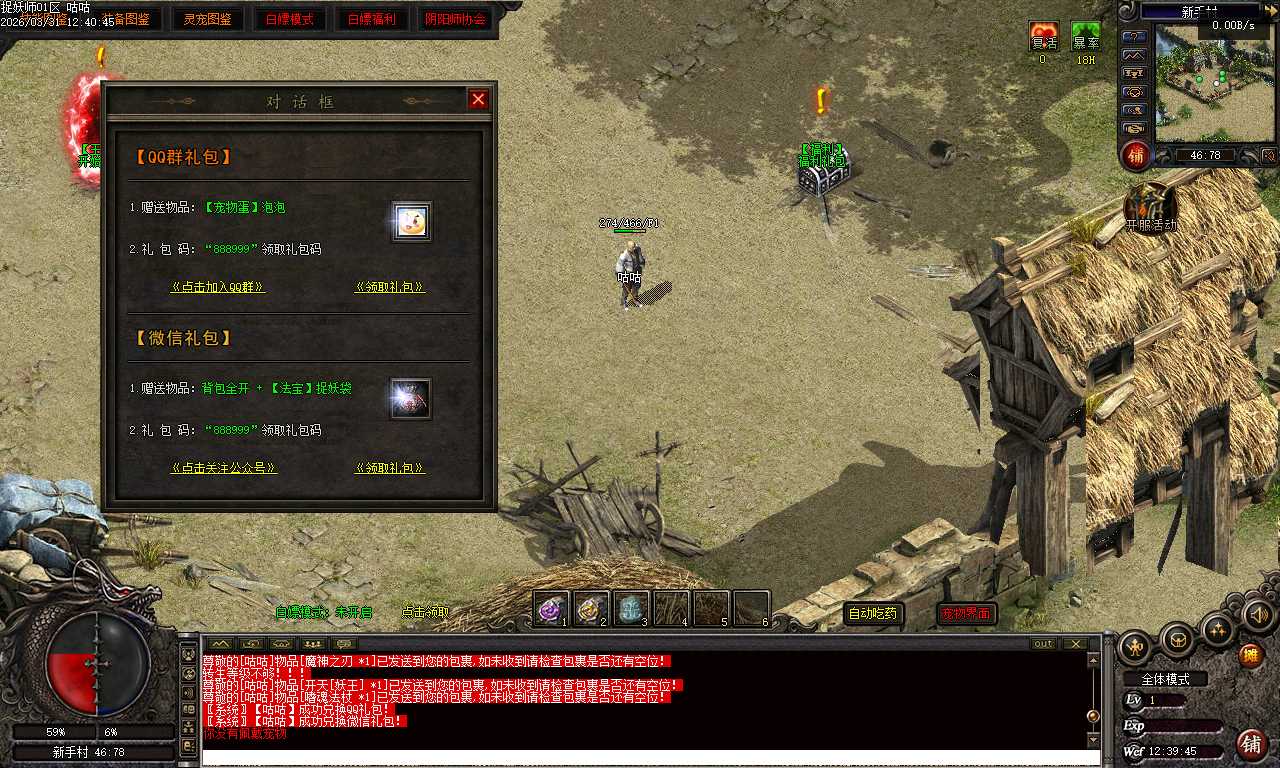
Task: Click the 复活 heart icon
Action: (1044, 37)
